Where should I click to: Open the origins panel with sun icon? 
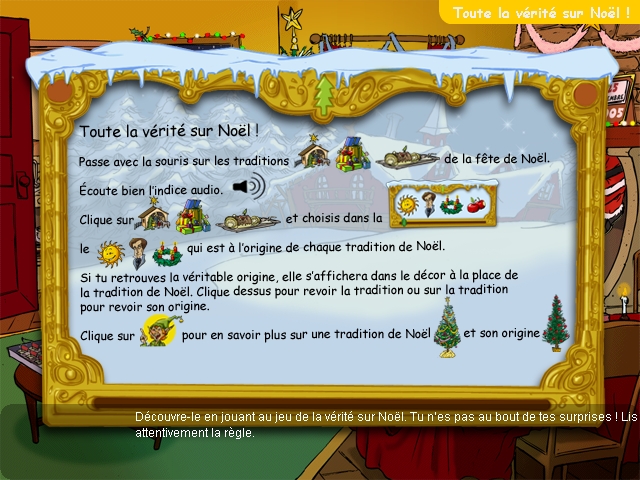click(x=443, y=207)
